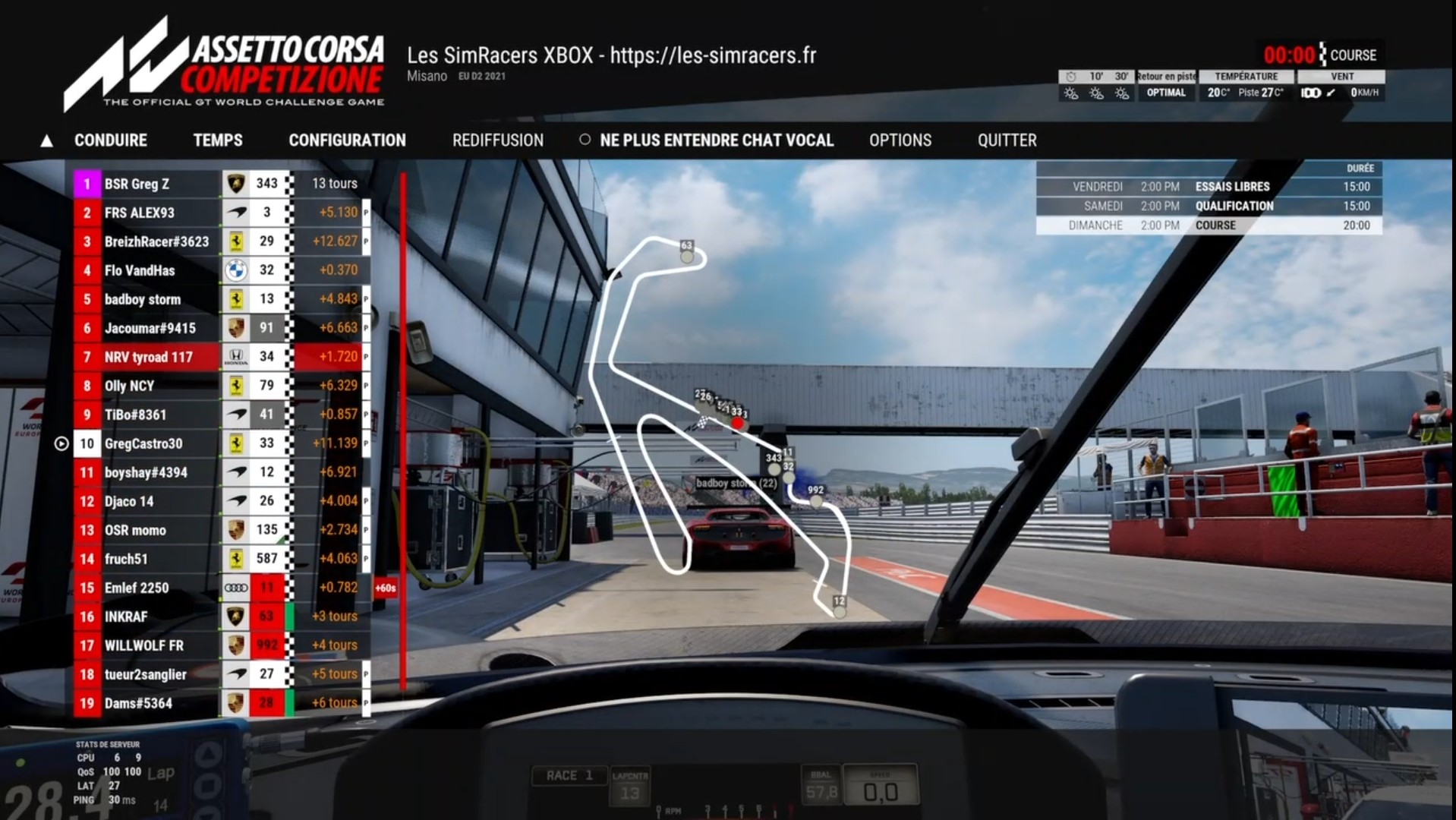Click QUITTER to leave the session
Screen dimensions: 1456x820
coord(1007,140)
